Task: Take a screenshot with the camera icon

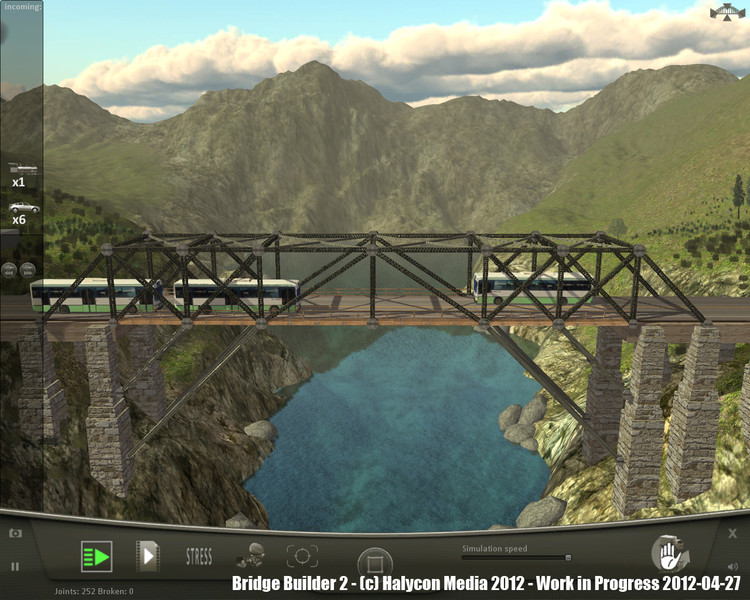Action: pyautogui.click(x=15, y=534)
